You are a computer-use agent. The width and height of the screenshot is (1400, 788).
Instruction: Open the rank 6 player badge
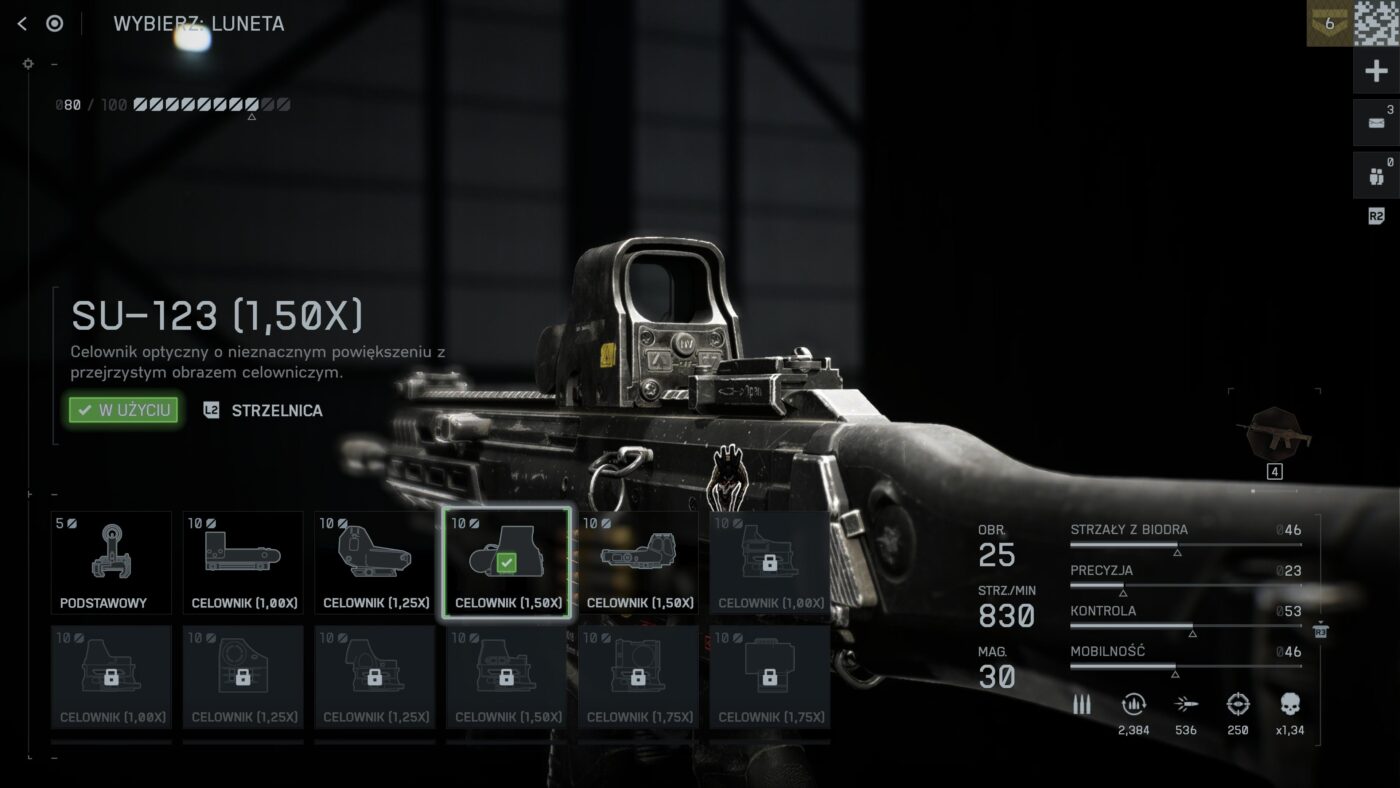click(x=1329, y=24)
